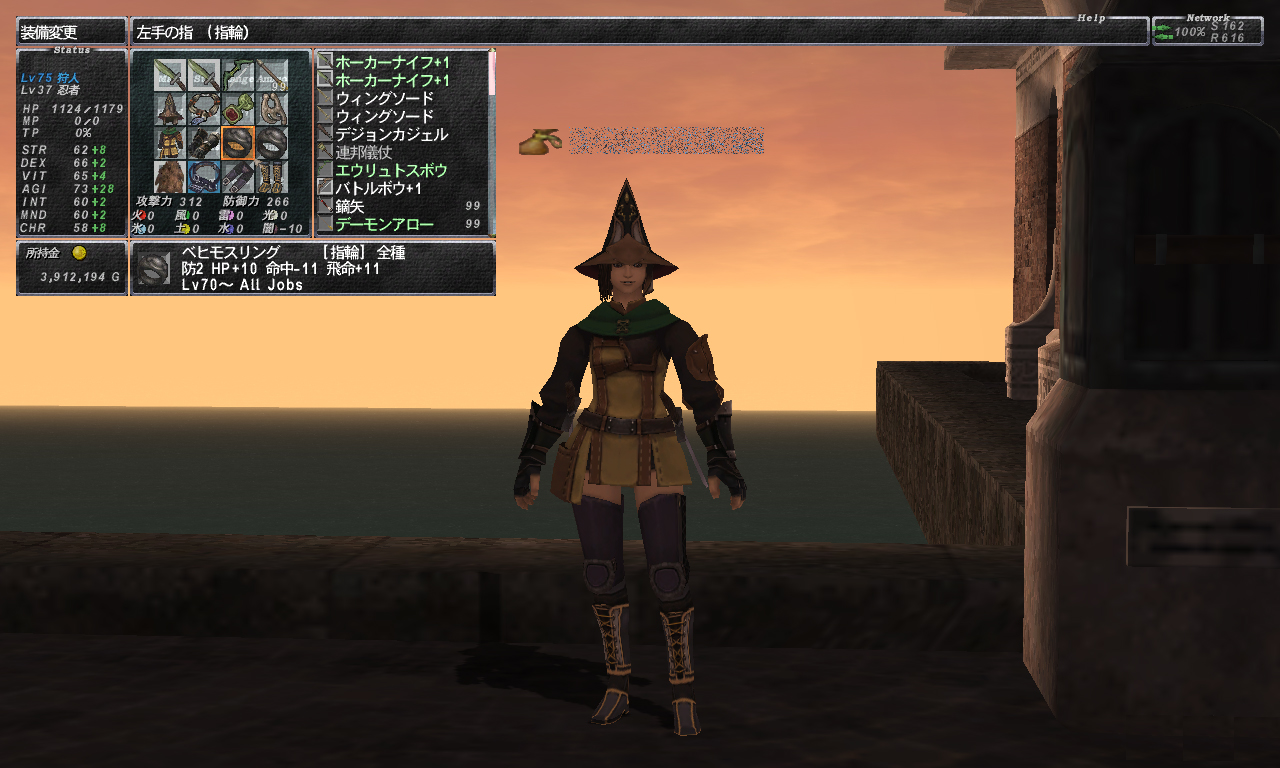Open the ranged bow equipment slot

[238, 76]
